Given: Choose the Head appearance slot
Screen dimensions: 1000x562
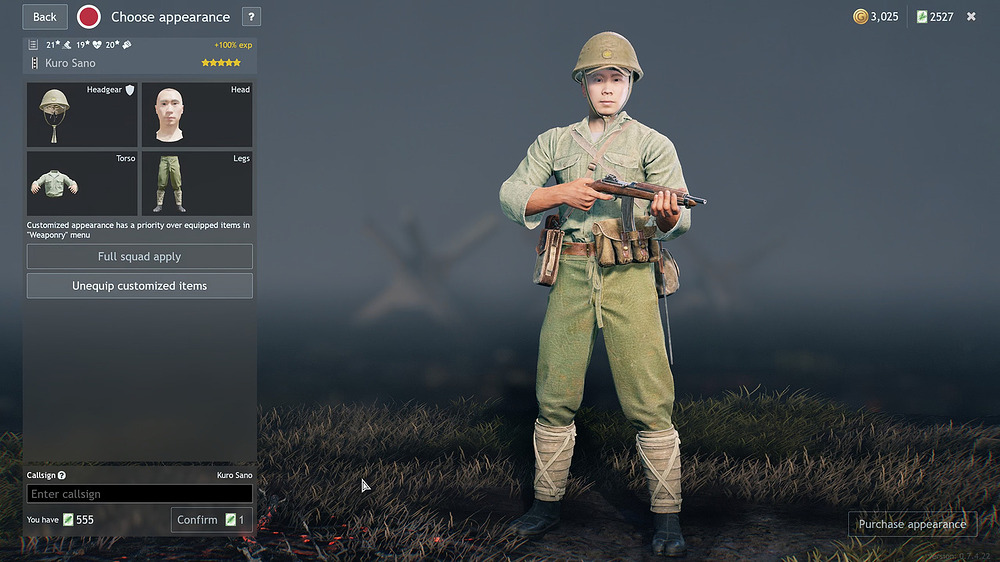Looking at the screenshot, I should [x=197, y=115].
